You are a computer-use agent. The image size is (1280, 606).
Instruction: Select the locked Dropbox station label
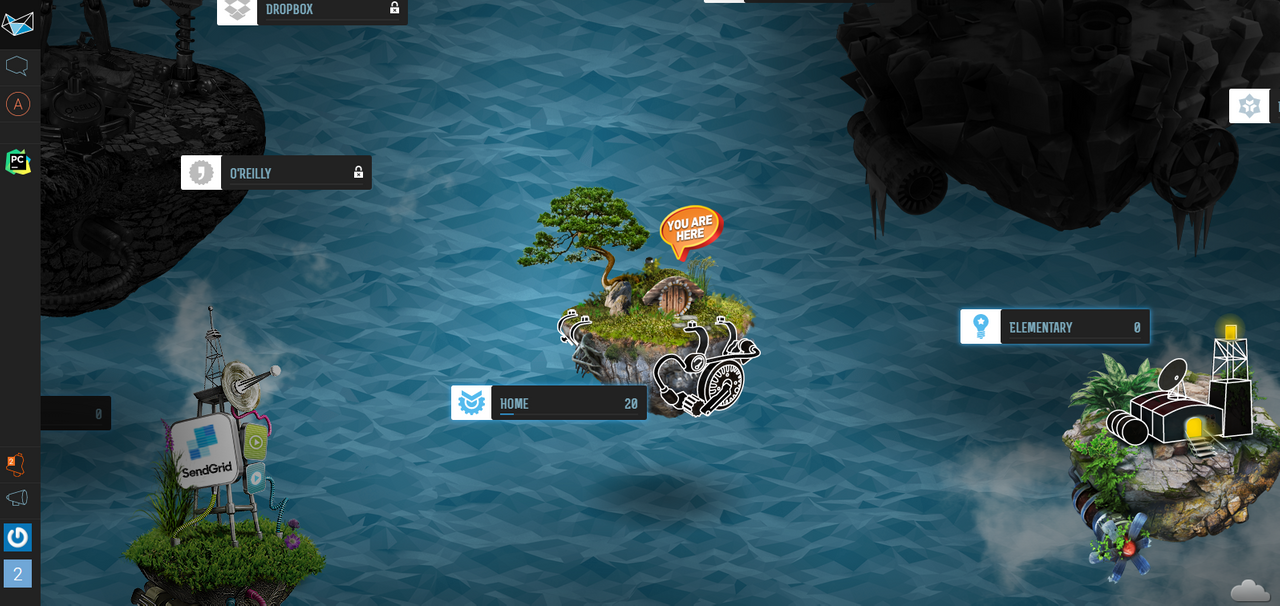(x=312, y=10)
